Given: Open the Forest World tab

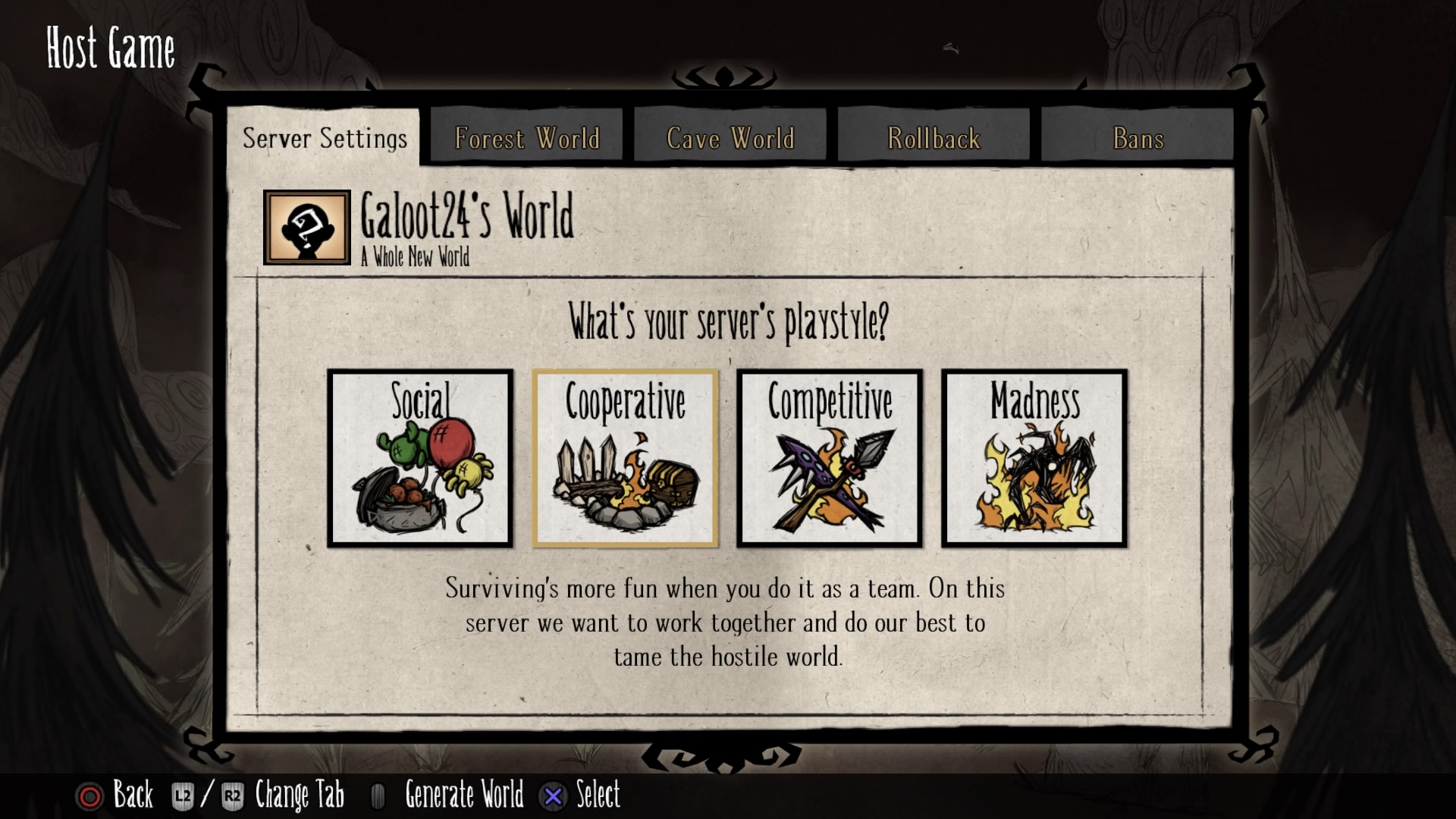Looking at the screenshot, I should (x=527, y=138).
